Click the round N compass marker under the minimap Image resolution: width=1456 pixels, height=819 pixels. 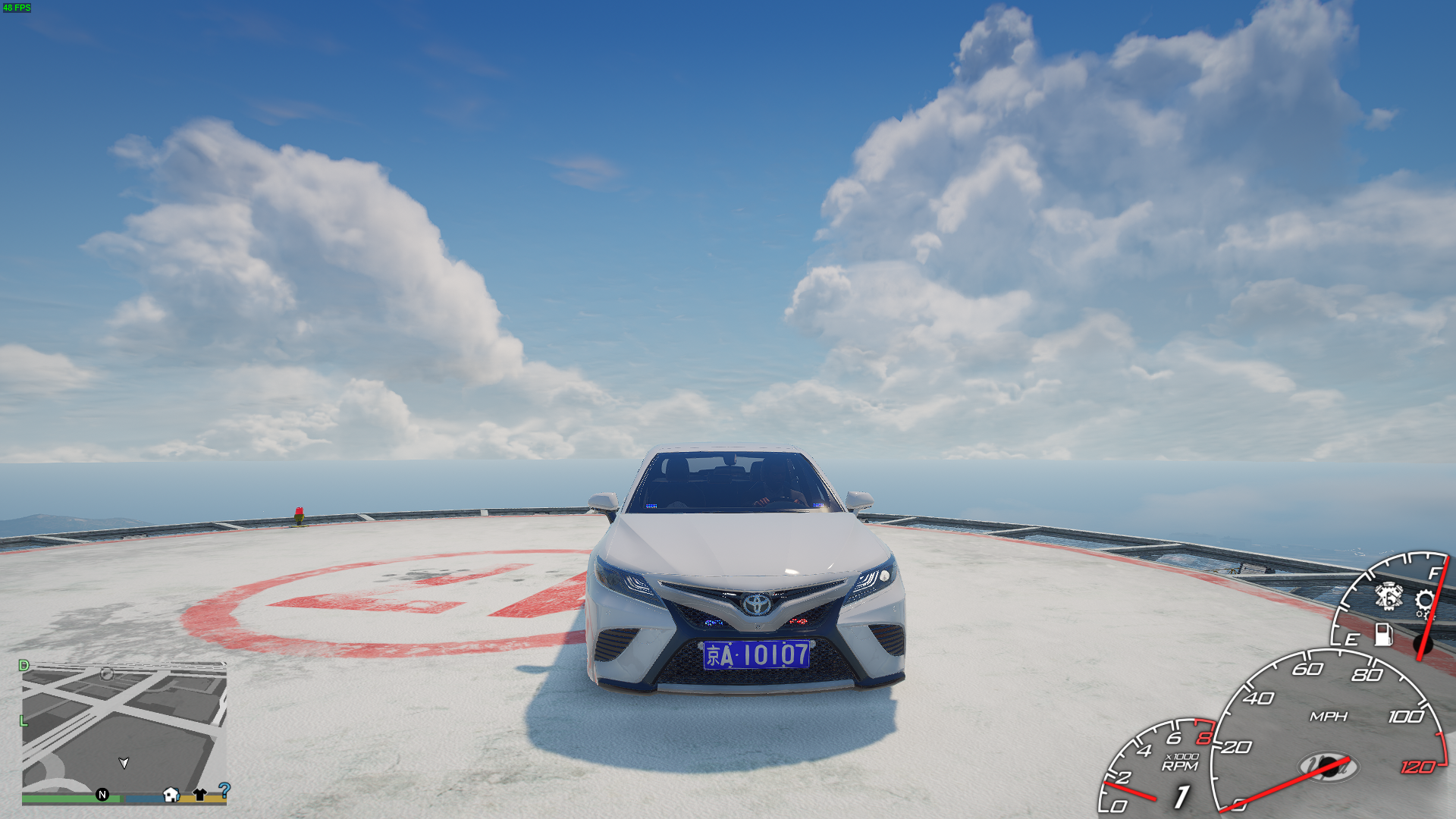(x=102, y=795)
